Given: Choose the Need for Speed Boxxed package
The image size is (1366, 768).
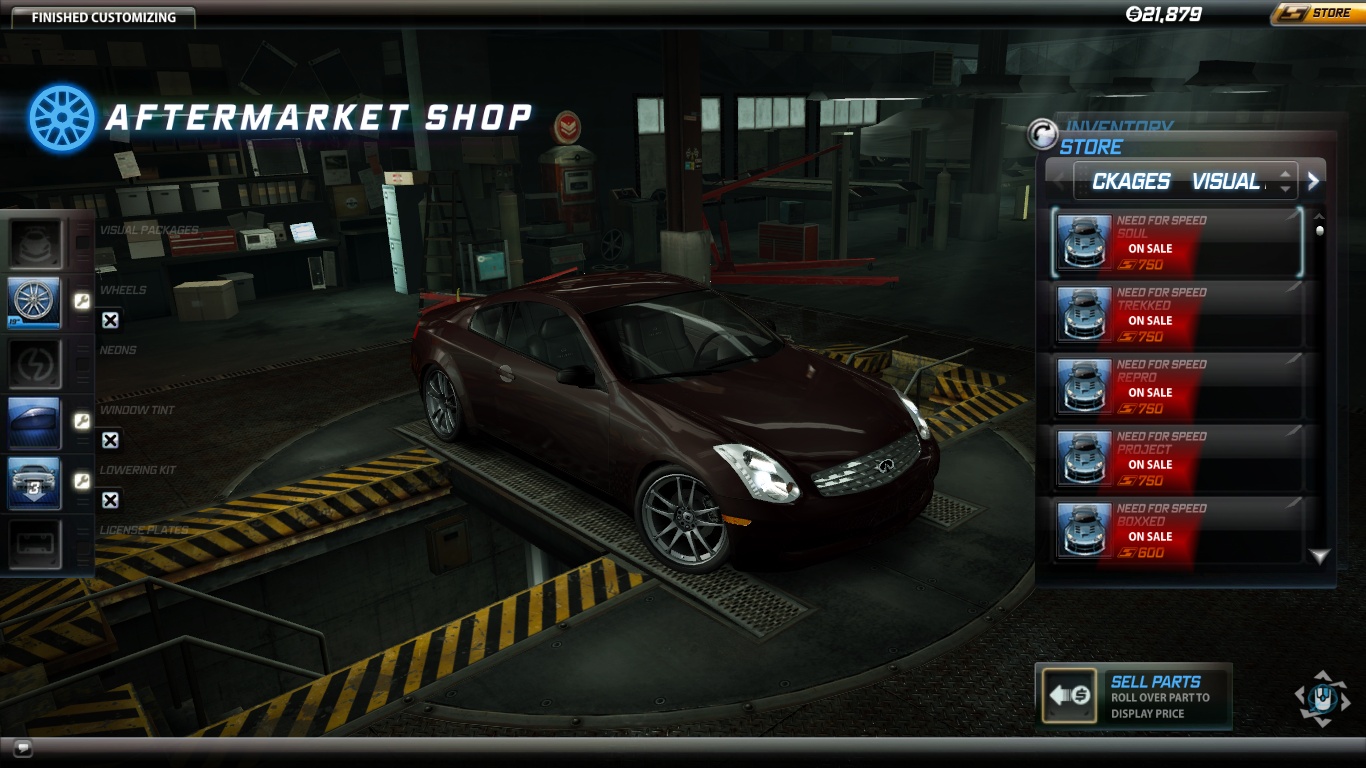Looking at the screenshot, I should 1178,531.
